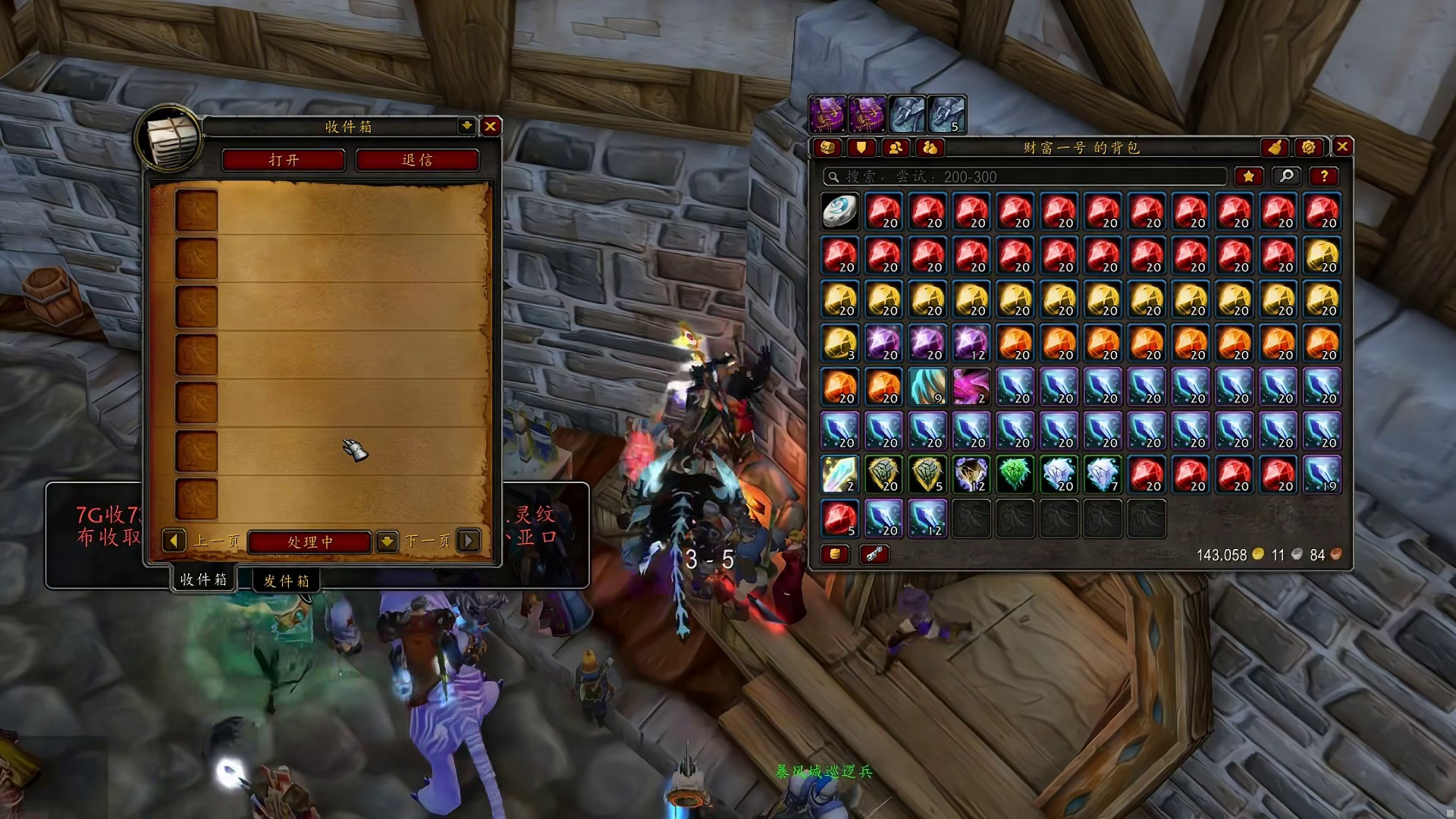Click the star favorites button by search
The height and width of the screenshot is (819, 1456).
click(1248, 176)
